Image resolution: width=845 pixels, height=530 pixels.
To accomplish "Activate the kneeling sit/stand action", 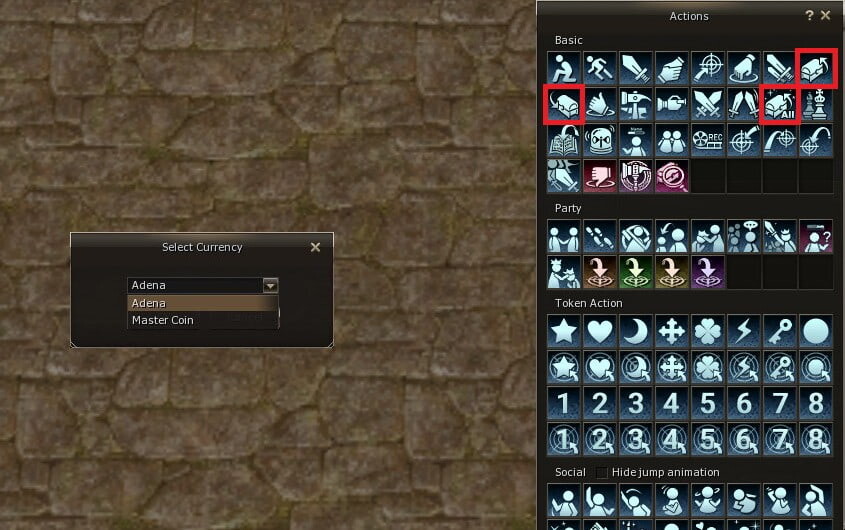I will pos(563,68).
